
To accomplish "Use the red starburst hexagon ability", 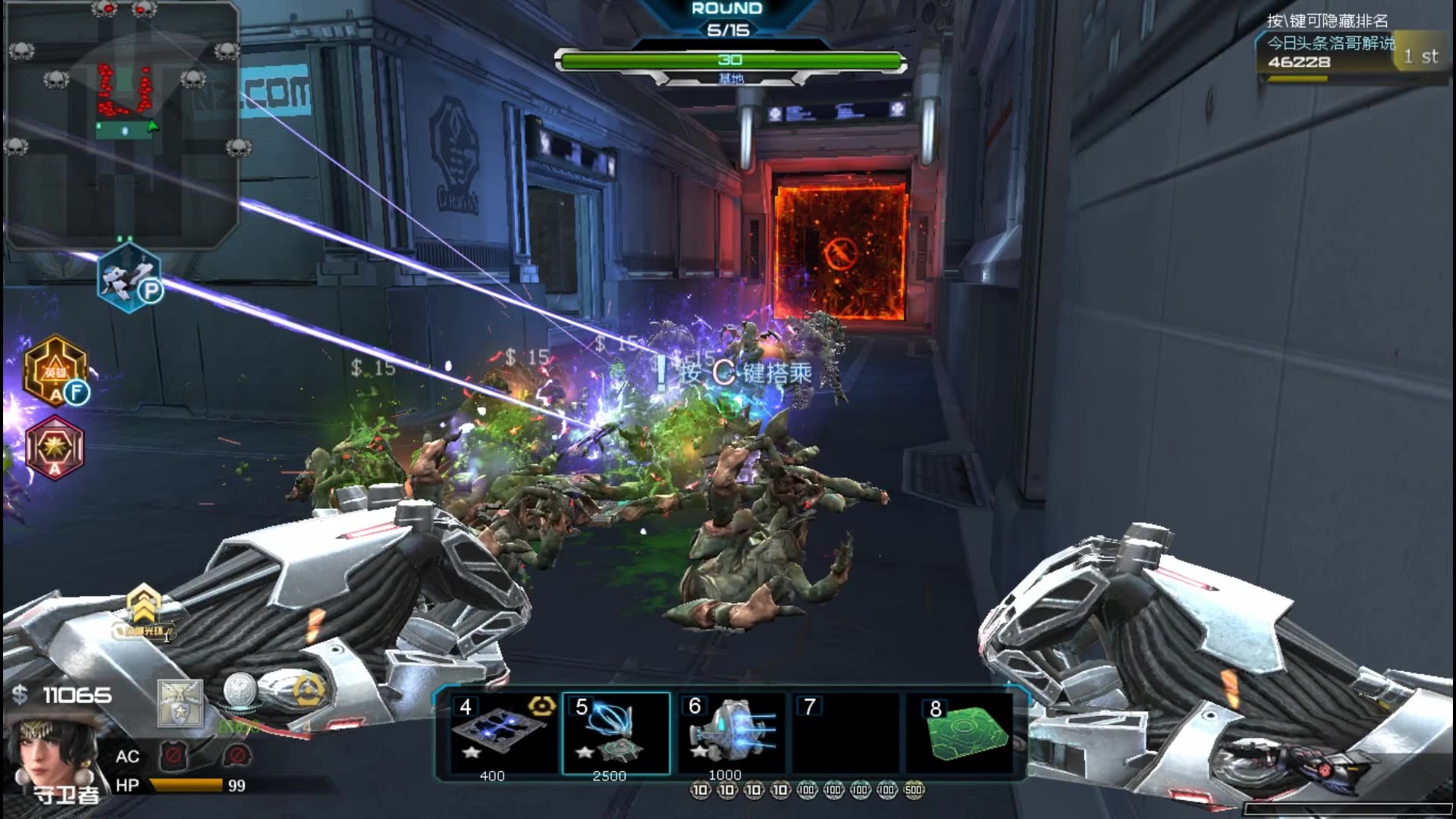I will click(55, 447).
